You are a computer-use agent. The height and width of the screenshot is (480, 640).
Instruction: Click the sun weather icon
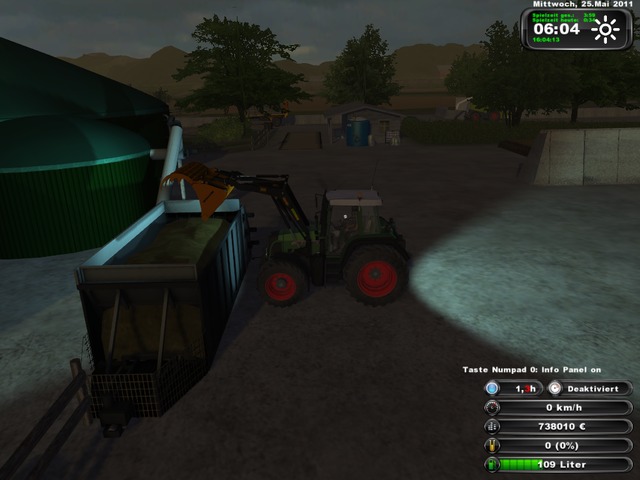pyautogui.click(x=604, y=30)
